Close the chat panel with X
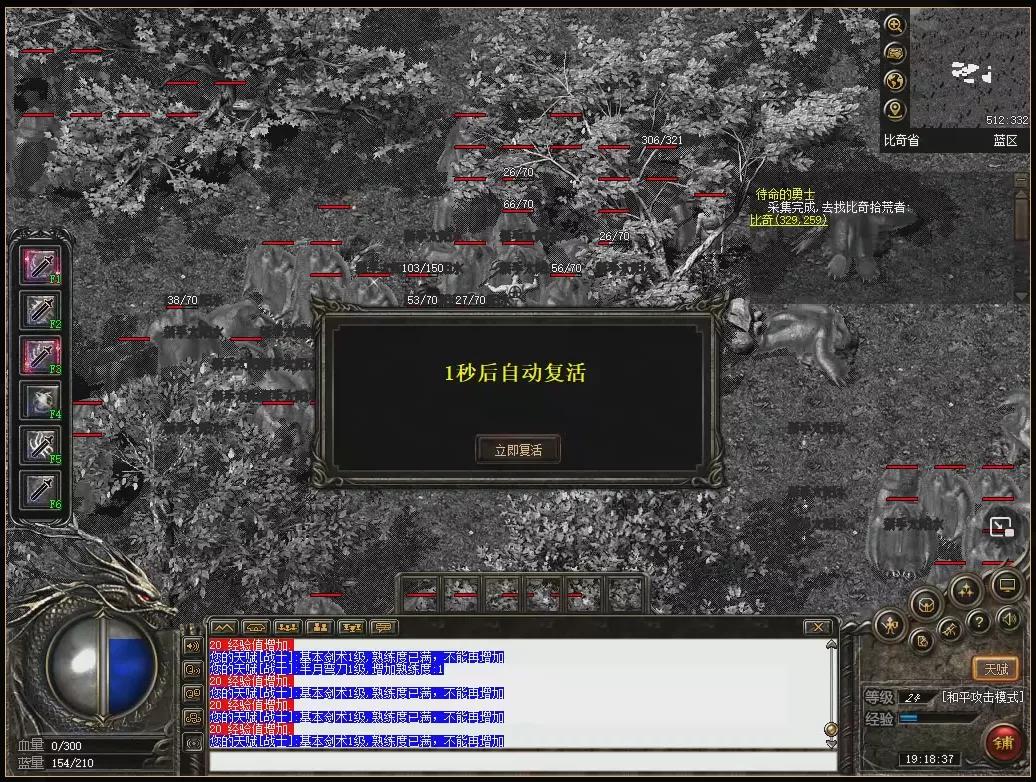Viewport: 1036px width, 782px height. pyautogui.click(x=818, y=627)
